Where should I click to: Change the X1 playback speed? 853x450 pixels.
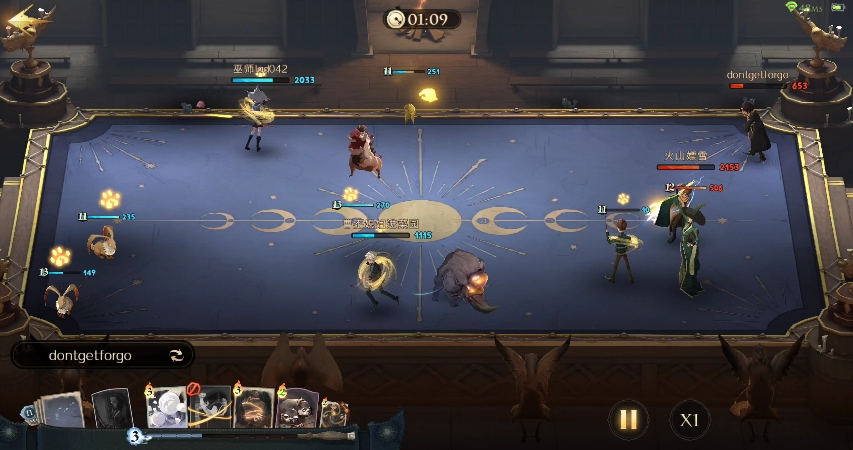click(689, 419)
